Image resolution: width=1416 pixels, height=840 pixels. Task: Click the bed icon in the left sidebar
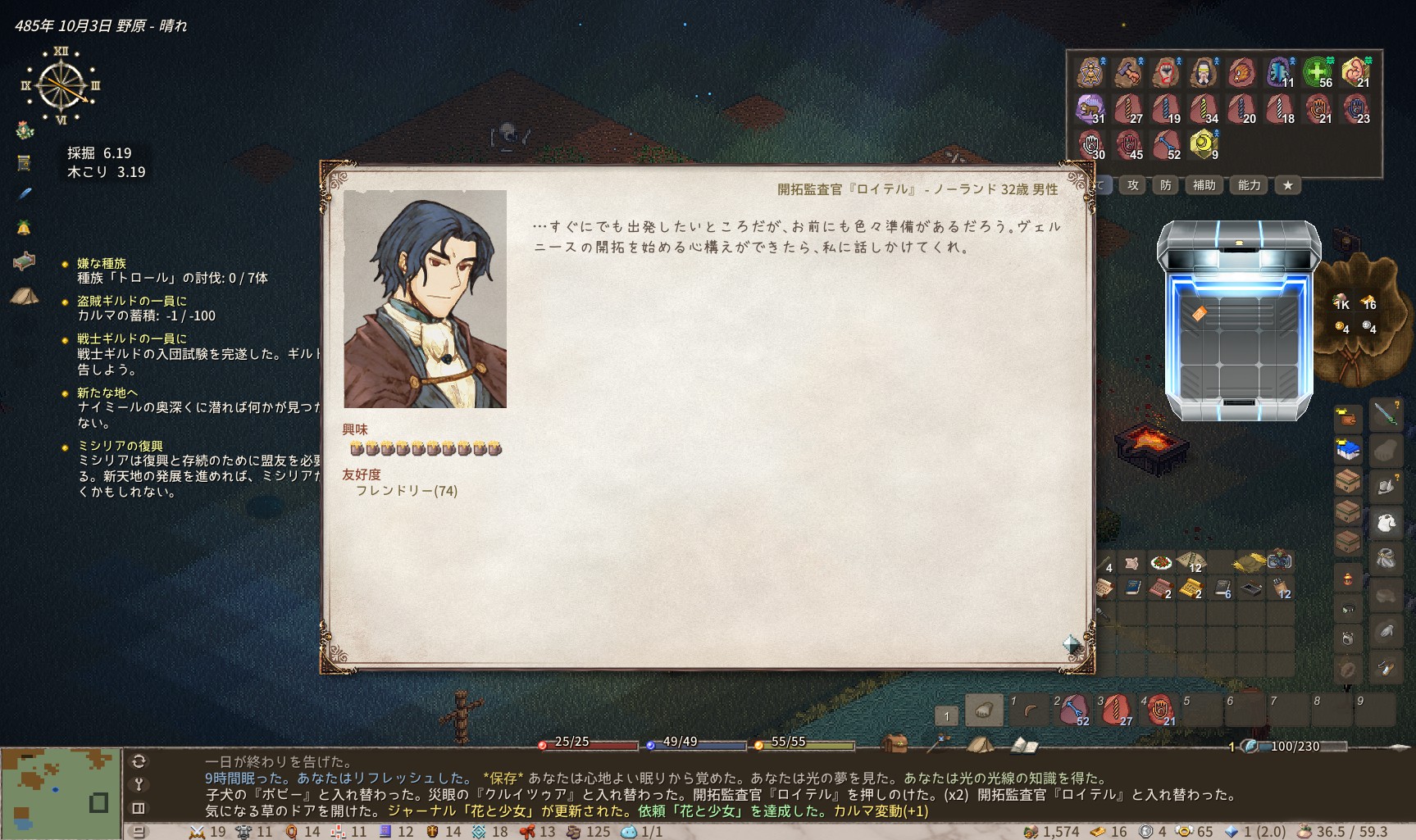(25, 261)
